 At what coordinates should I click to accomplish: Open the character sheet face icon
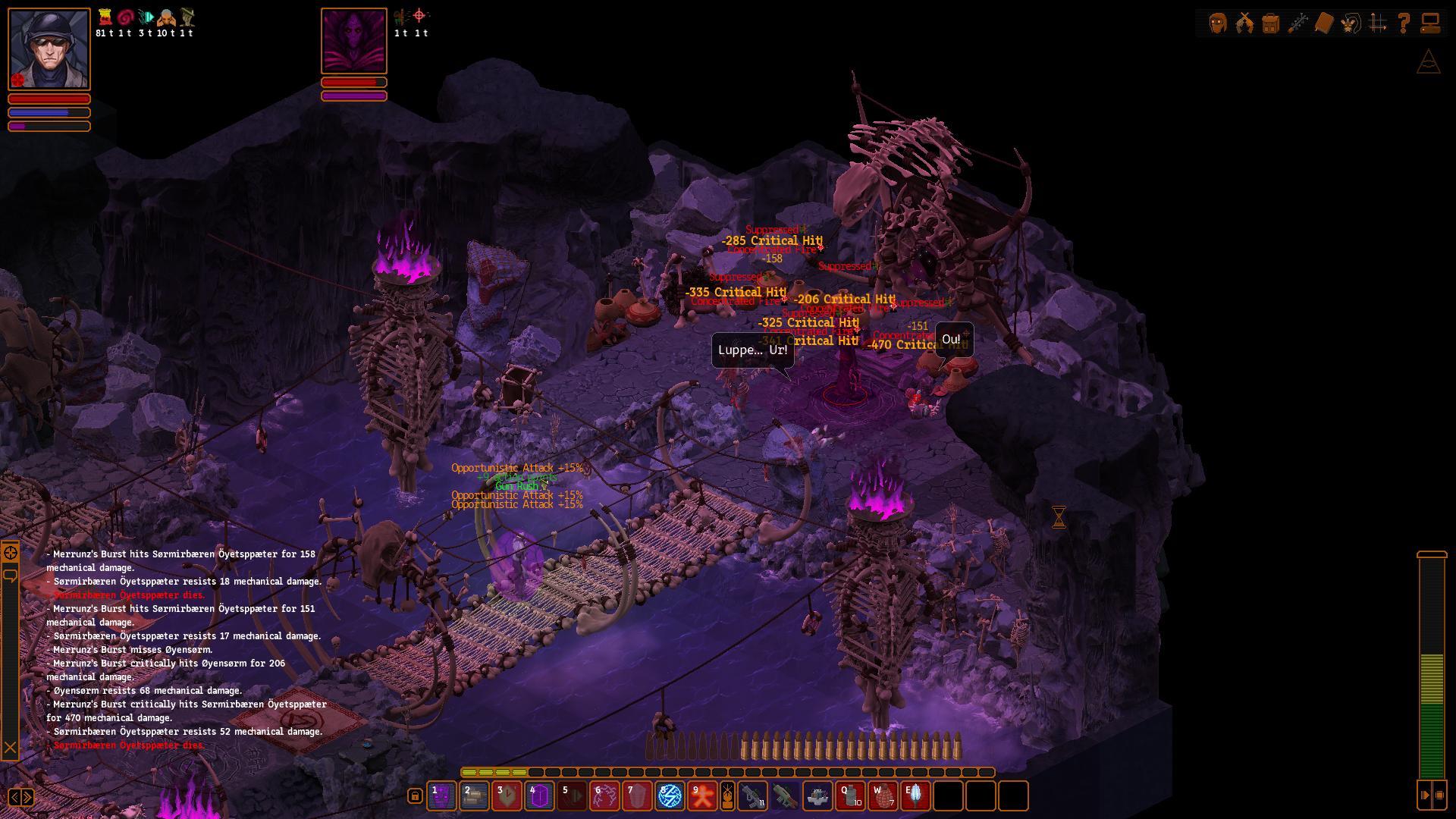coord(1218,23)
